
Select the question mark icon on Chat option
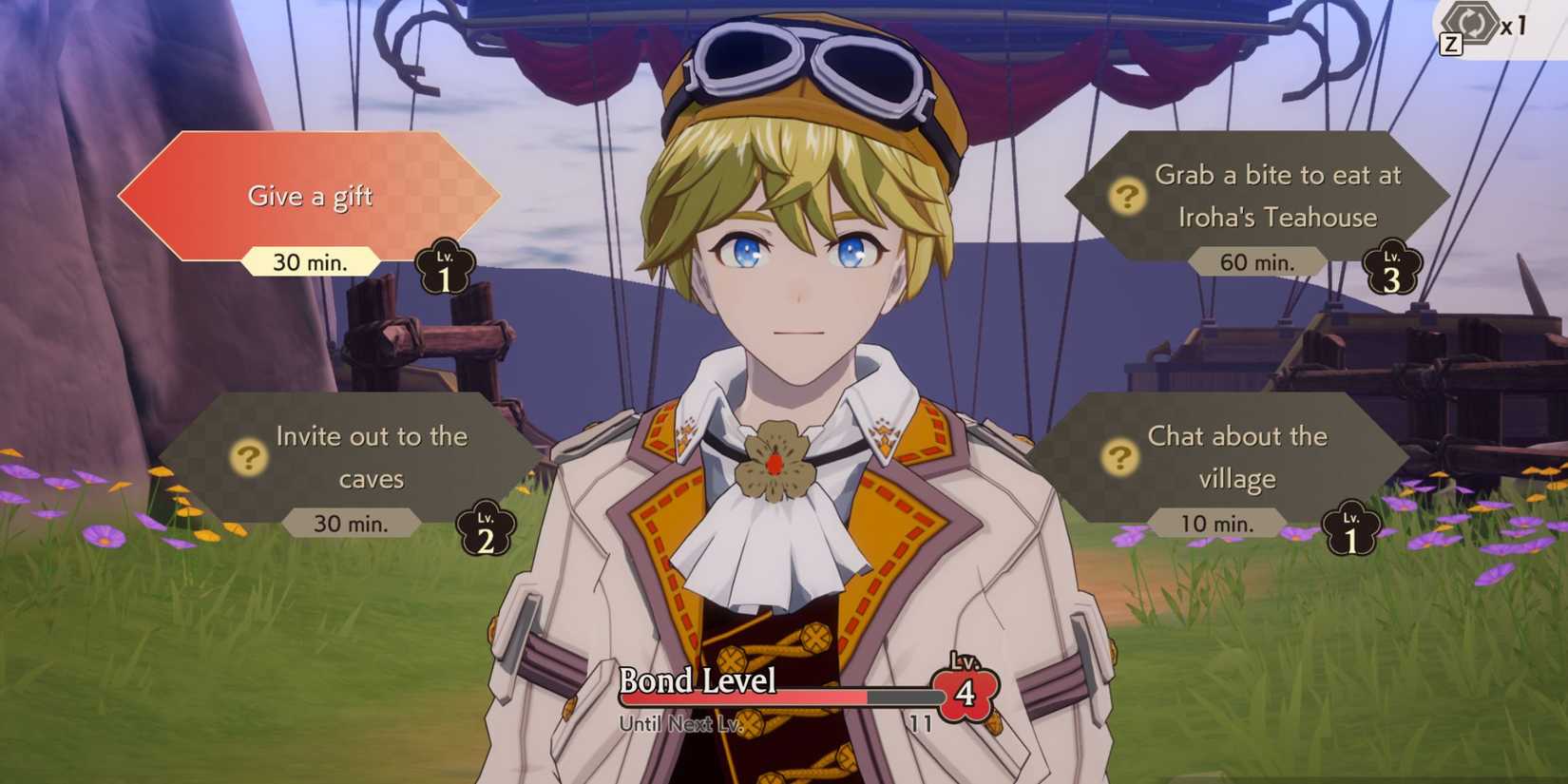coord(1120,459)
